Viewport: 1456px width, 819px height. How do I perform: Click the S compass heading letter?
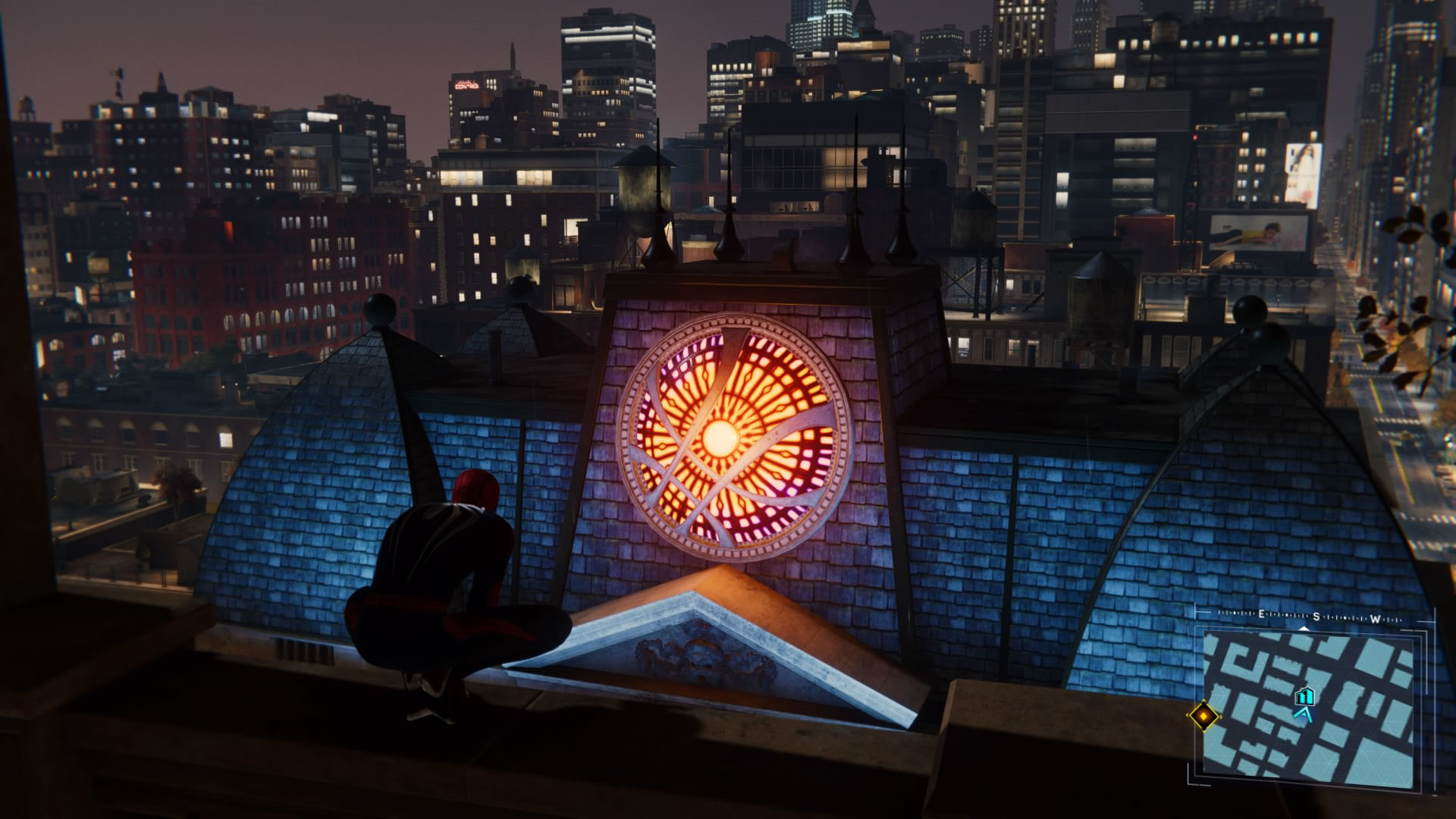[x=1316, y=617]
